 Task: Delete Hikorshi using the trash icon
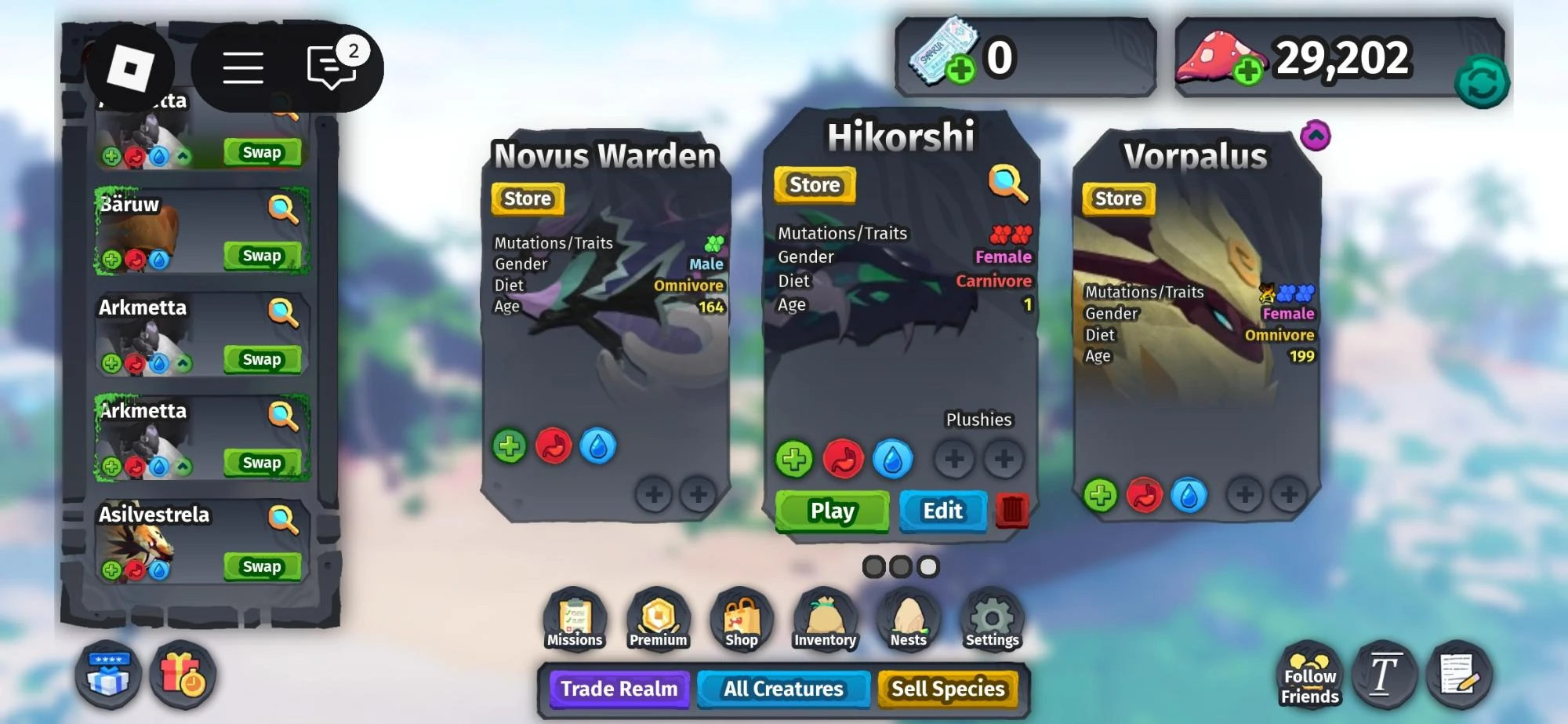click(x=1012, y=509)
